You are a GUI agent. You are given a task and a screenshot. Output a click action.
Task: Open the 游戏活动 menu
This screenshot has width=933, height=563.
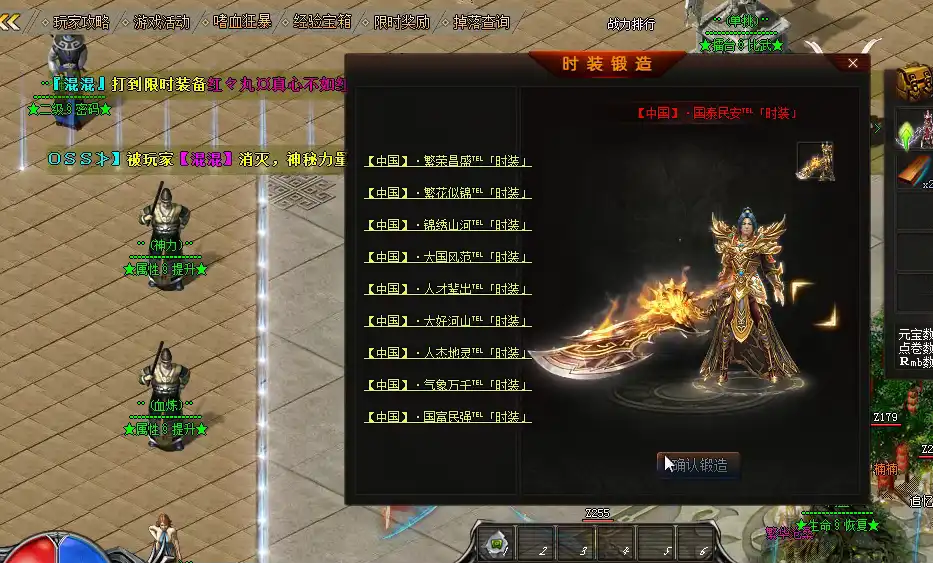coord(161,21)
